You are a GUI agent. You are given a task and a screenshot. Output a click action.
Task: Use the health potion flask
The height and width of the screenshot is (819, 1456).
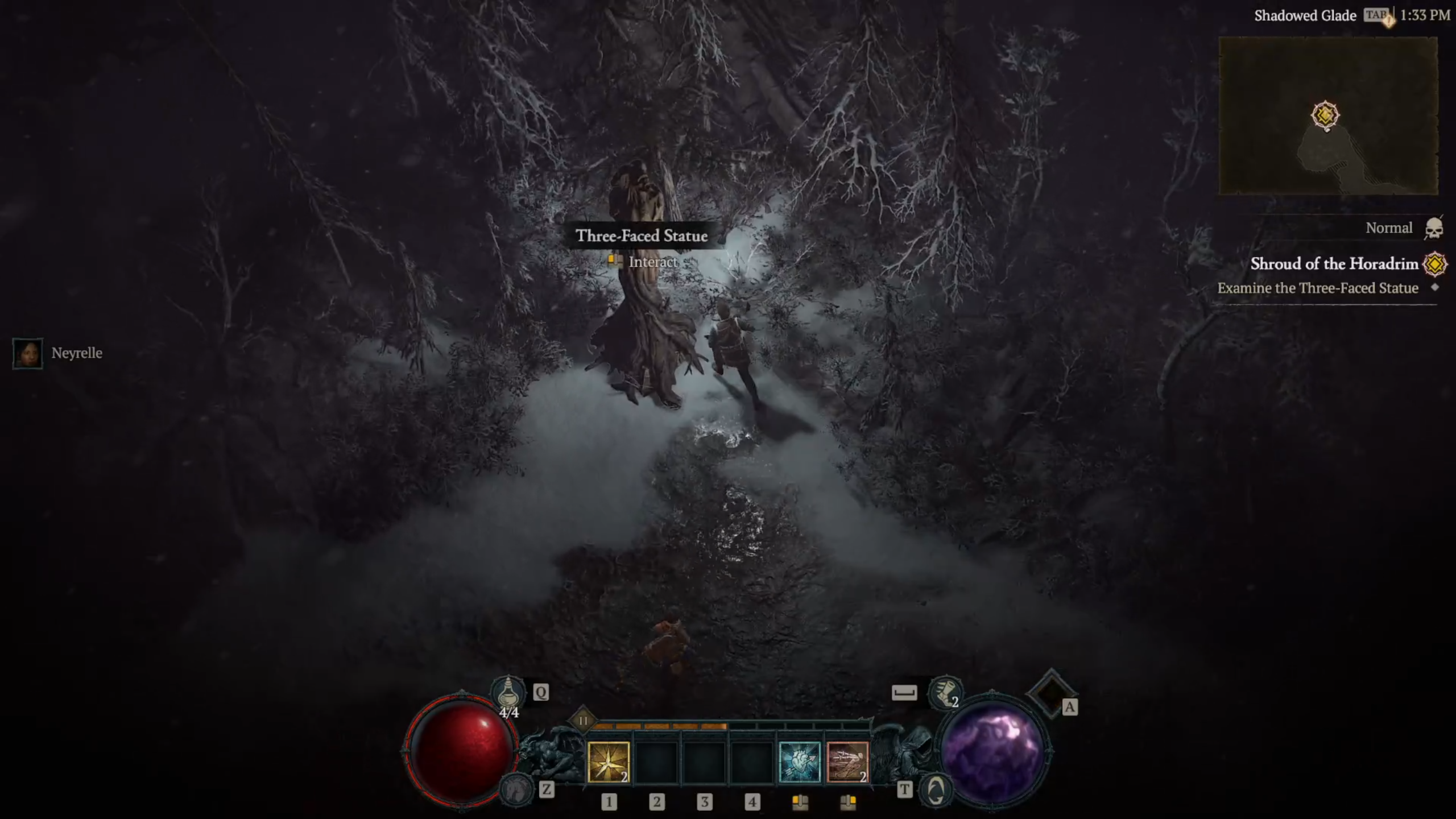508,693
